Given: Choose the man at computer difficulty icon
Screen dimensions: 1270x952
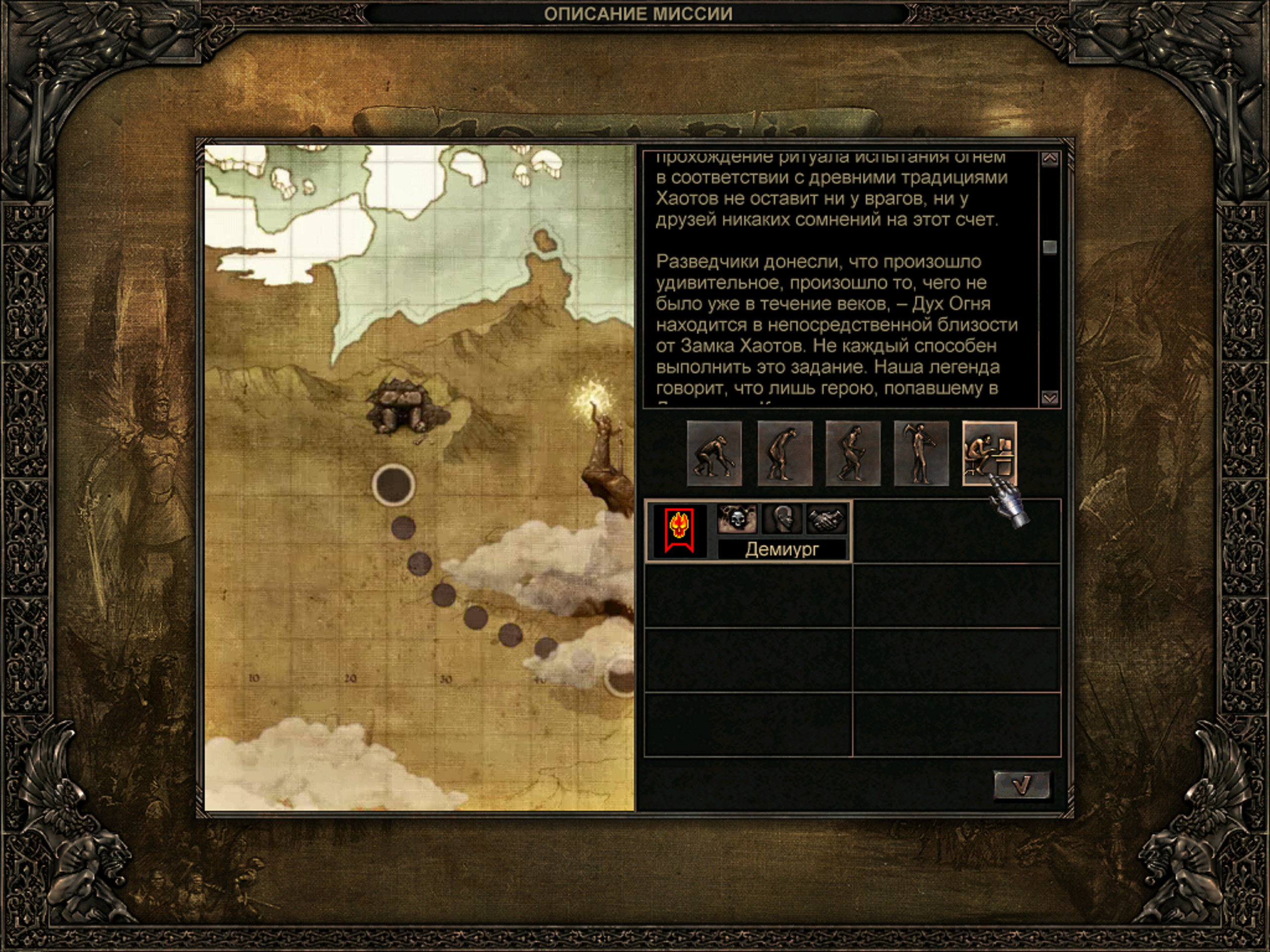Looking at the screenshot, I should 989,453.
